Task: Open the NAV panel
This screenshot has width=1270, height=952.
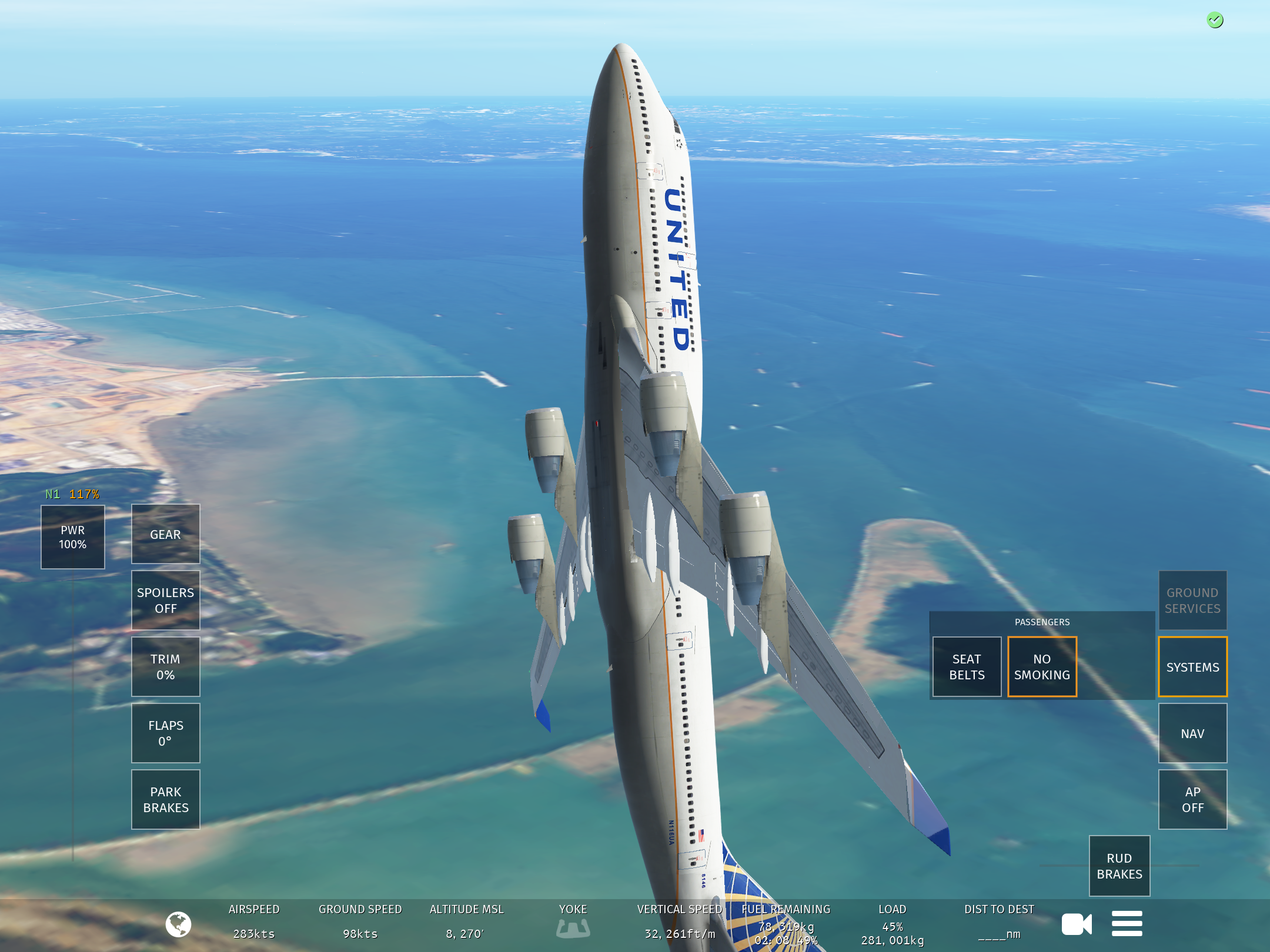Action: point(1192,733)
